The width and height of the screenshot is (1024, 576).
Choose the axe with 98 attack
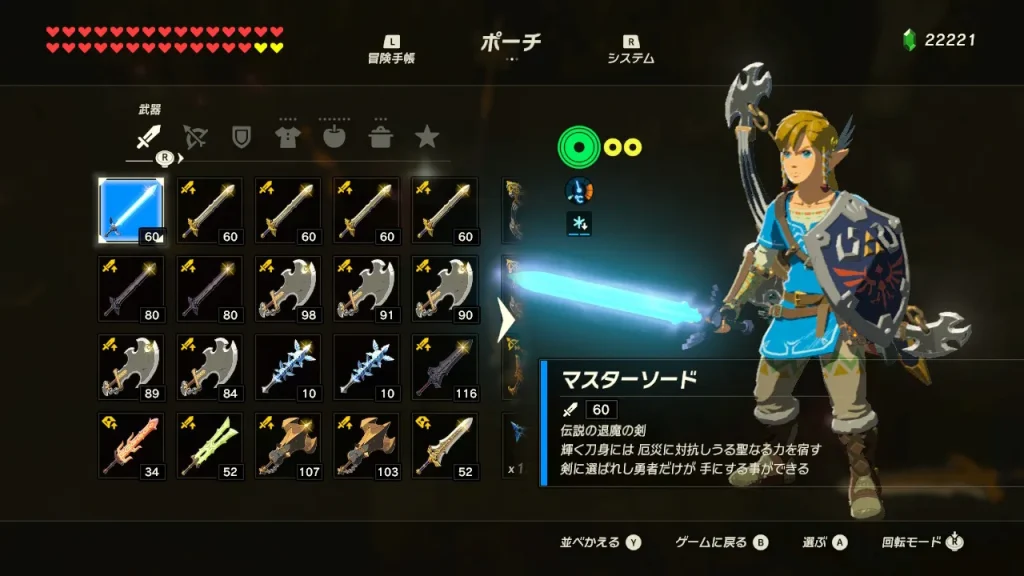coord(288,289)
